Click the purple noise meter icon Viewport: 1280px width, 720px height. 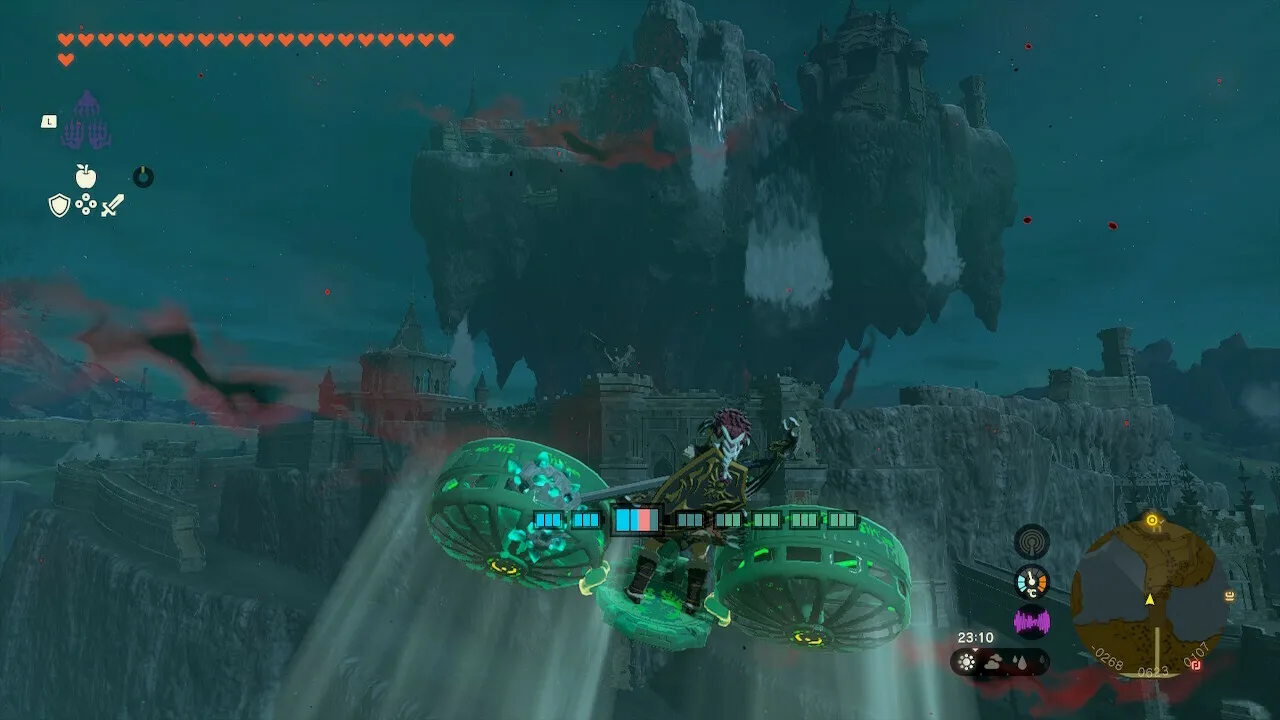pos(1031,622)
